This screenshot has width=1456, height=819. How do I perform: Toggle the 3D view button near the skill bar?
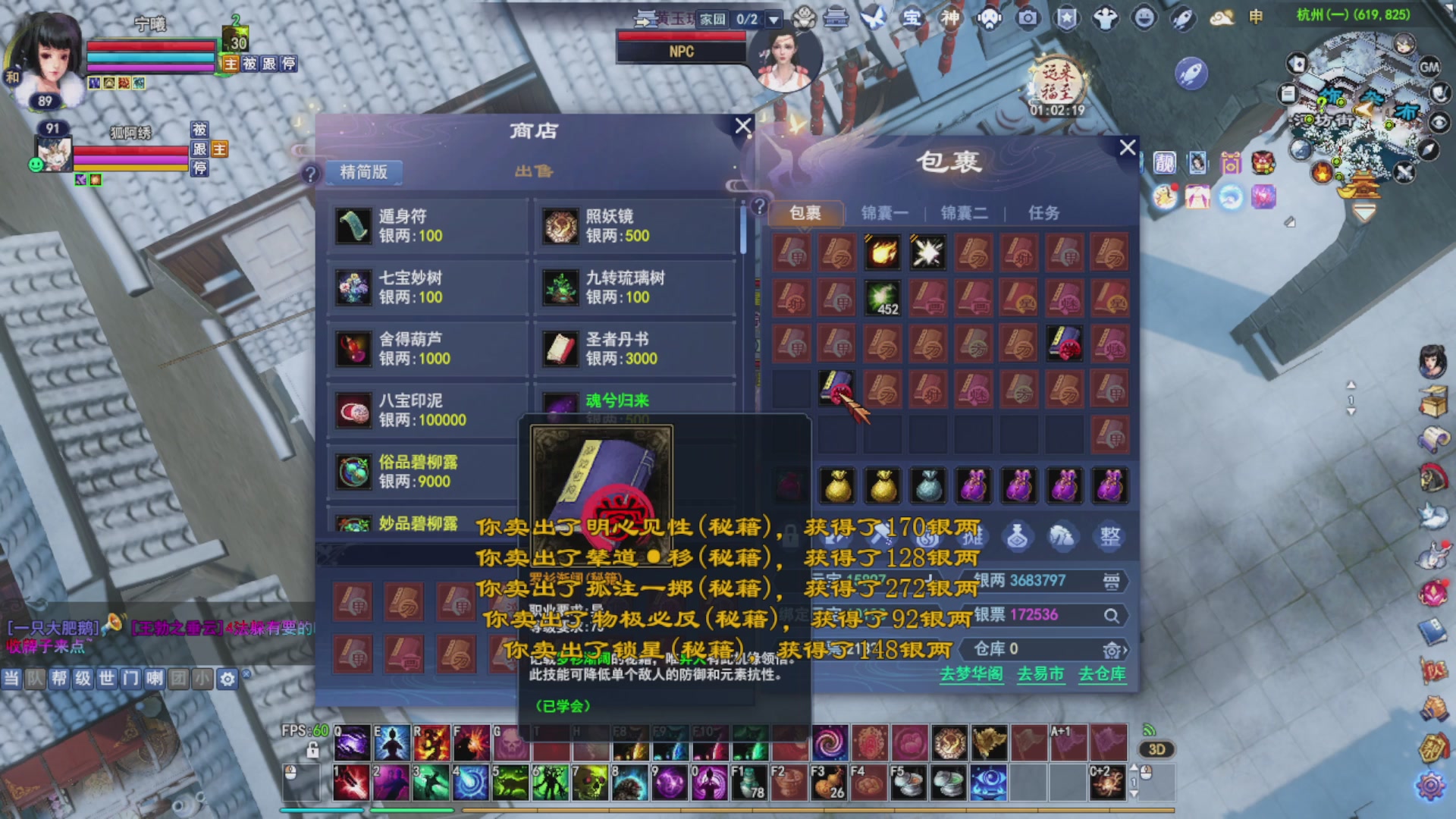(1156, 749)
